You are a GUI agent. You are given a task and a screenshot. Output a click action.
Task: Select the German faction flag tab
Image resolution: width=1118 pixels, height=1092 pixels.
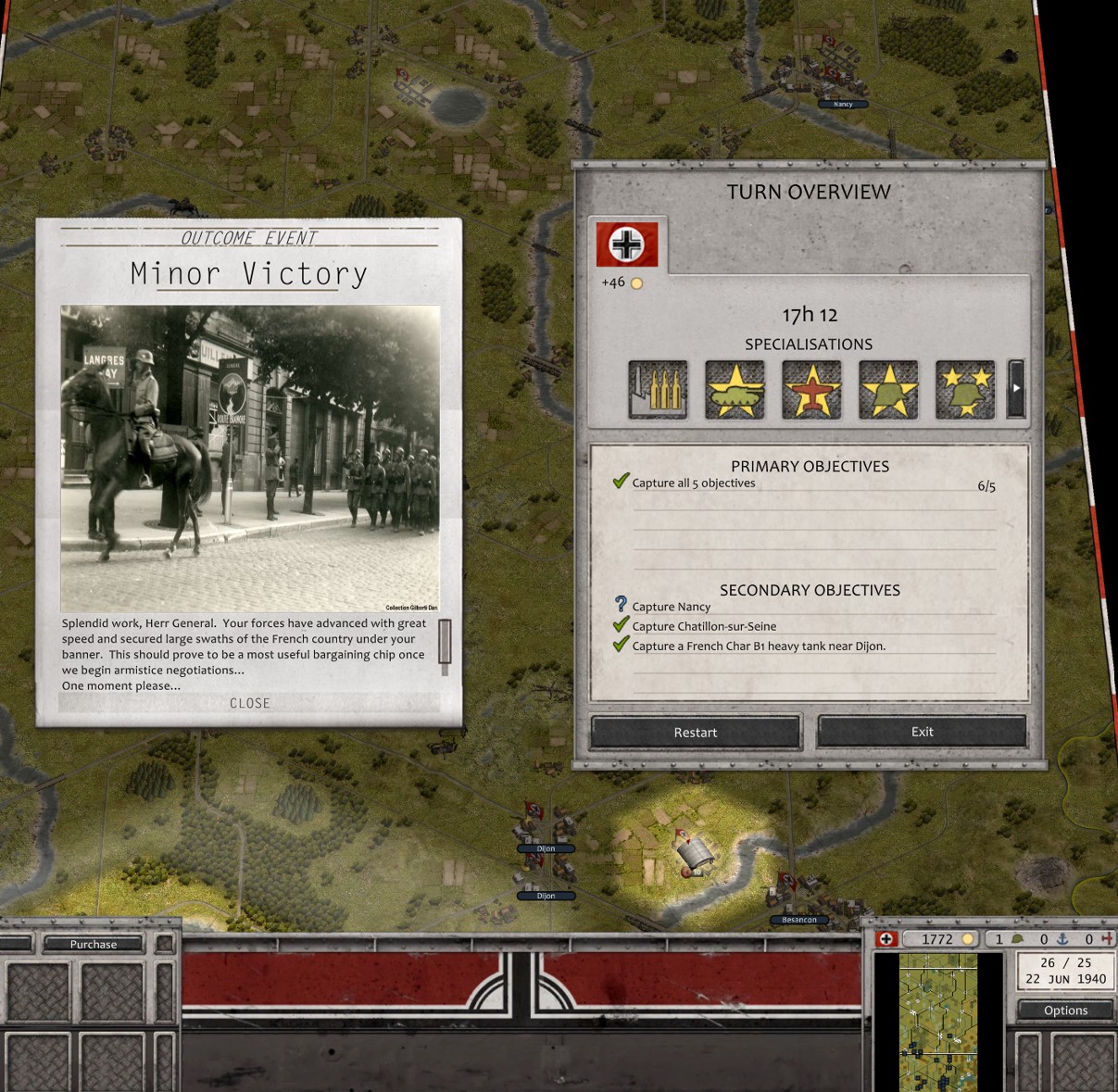(x=627, y=245)
